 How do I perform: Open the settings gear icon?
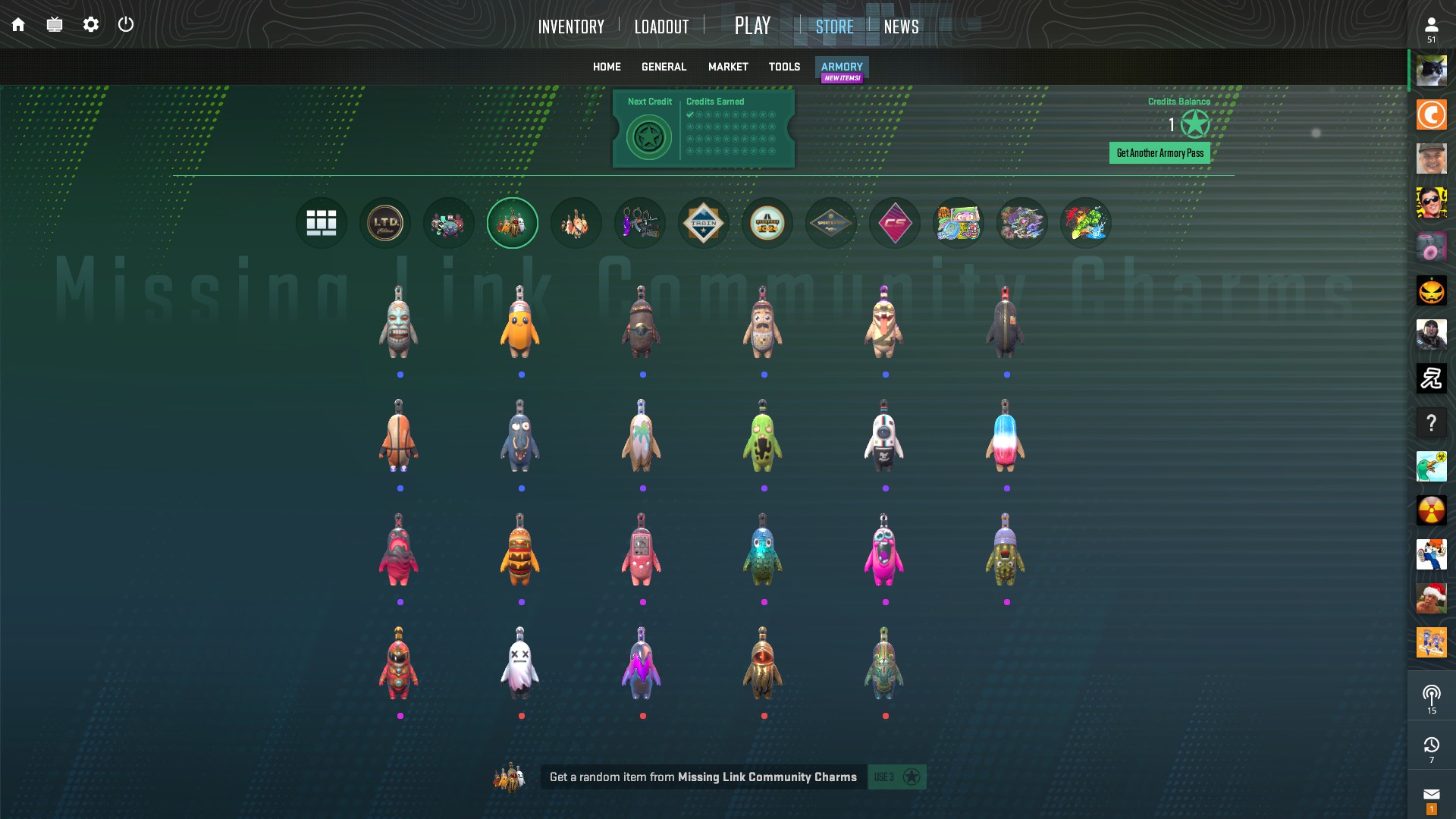91,25
